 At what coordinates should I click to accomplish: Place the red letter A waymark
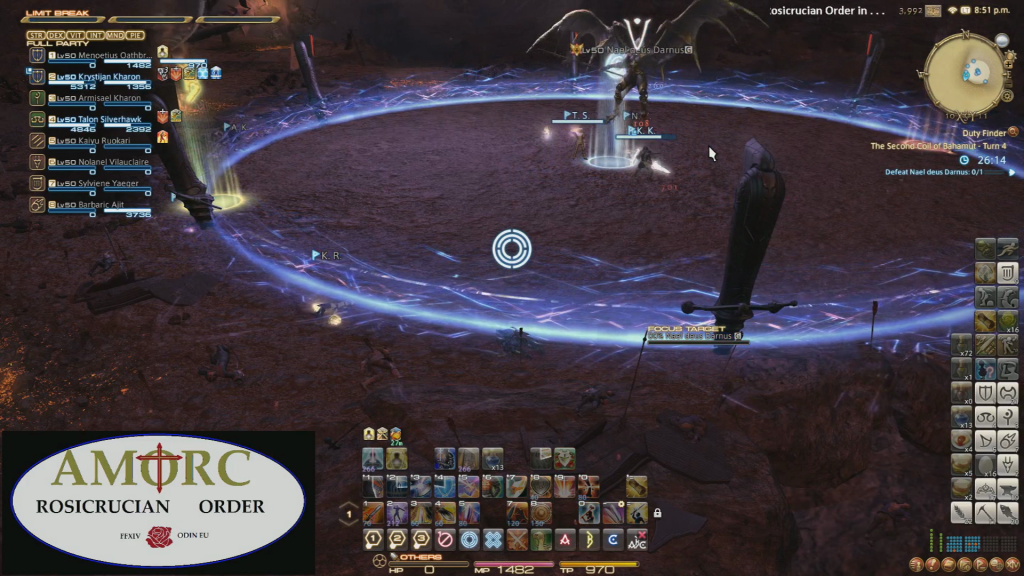[565, 538]
